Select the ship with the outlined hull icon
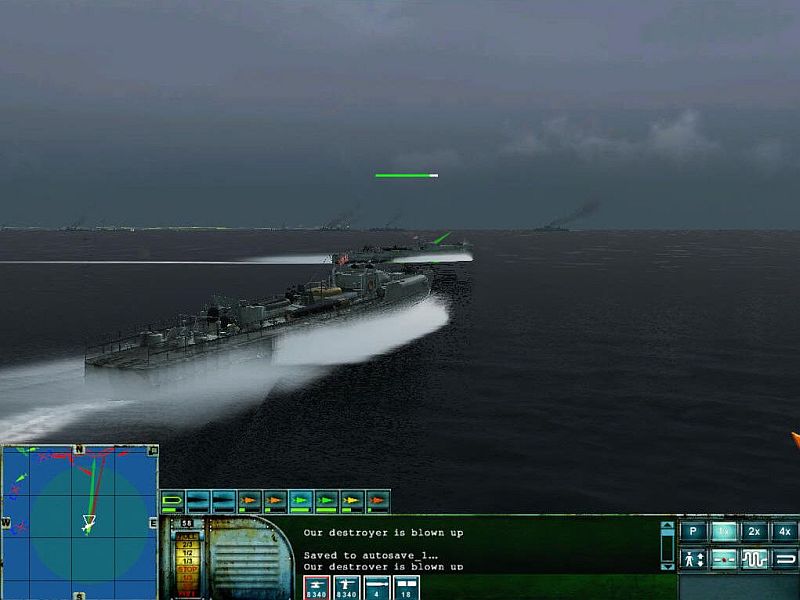The width and height of the screenshot is (800, 600). [x=172, y=501]
